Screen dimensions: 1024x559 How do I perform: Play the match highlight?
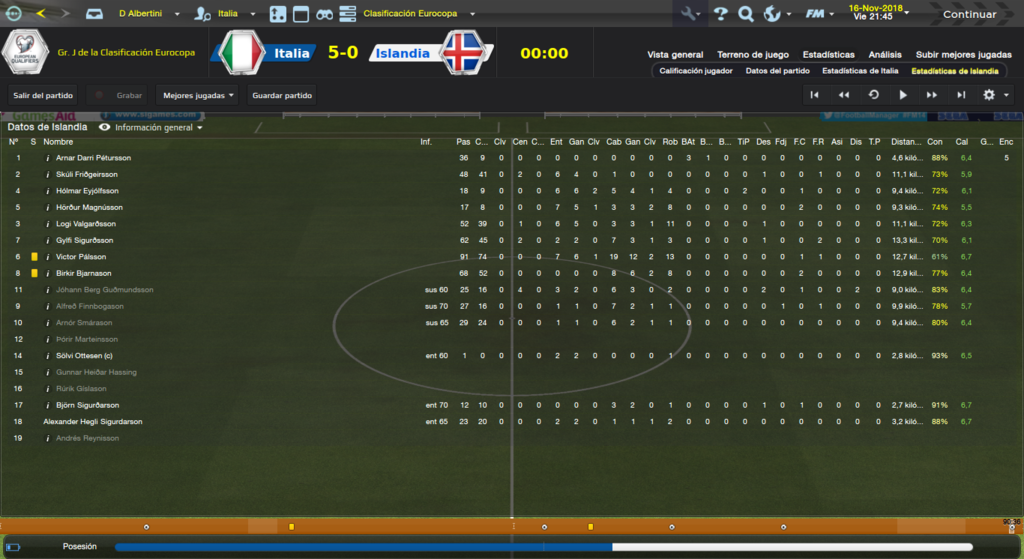pos(903,95)
